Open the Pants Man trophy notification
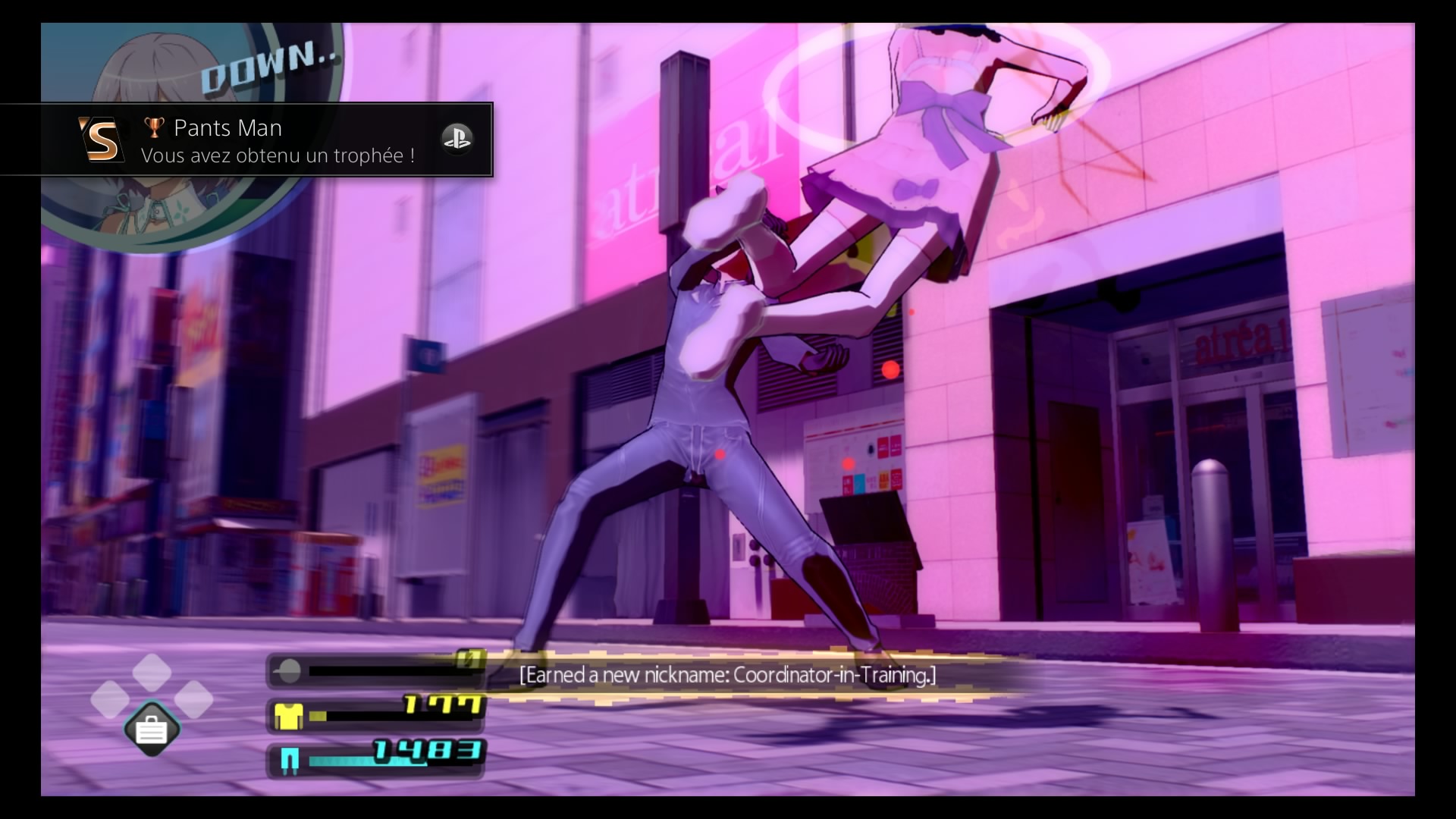The height and width of the screenshot is (819, 1456). tap(246, 140)
